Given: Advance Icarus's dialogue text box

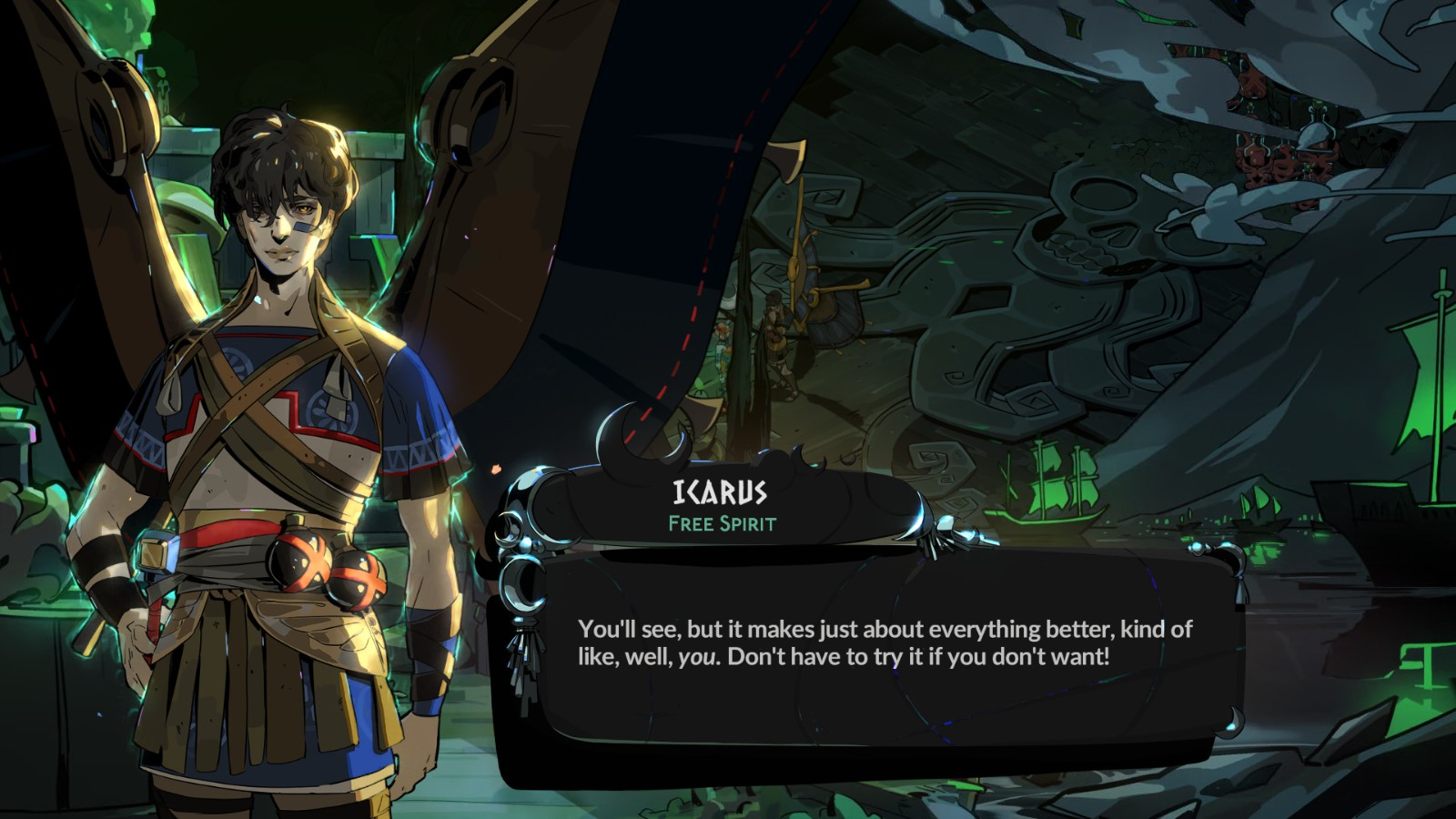Looking at the screenshot, I should click(874, 655).
